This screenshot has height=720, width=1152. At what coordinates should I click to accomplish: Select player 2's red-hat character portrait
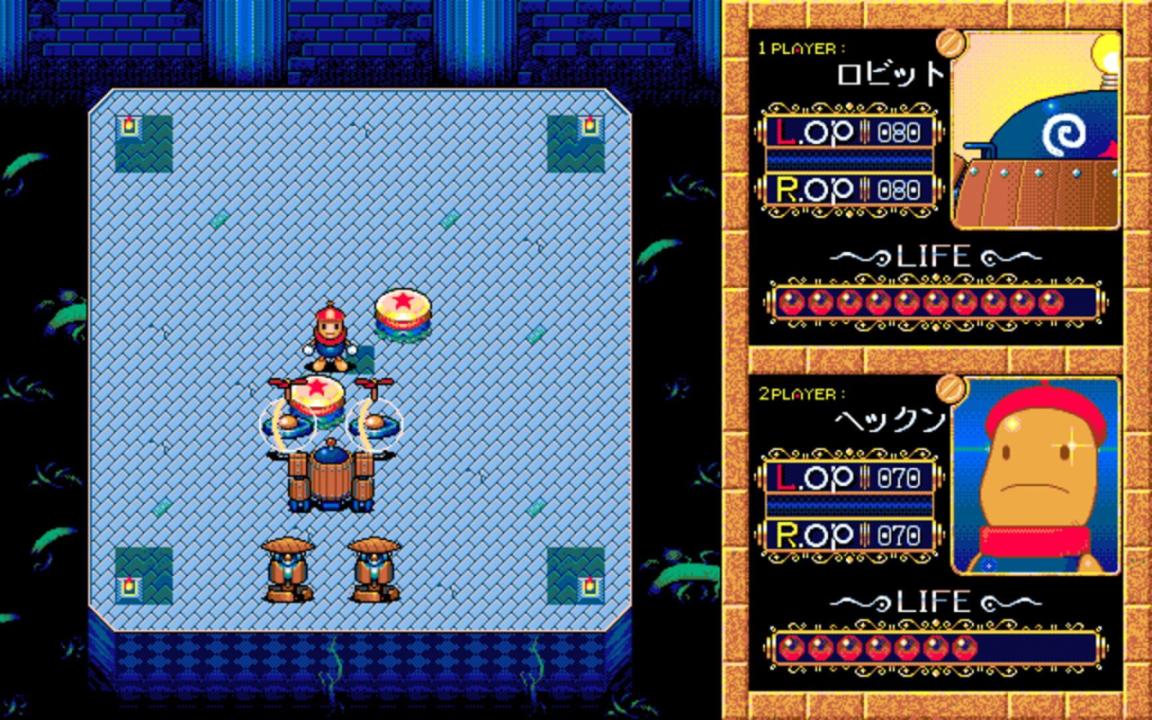click(1035, 476)
